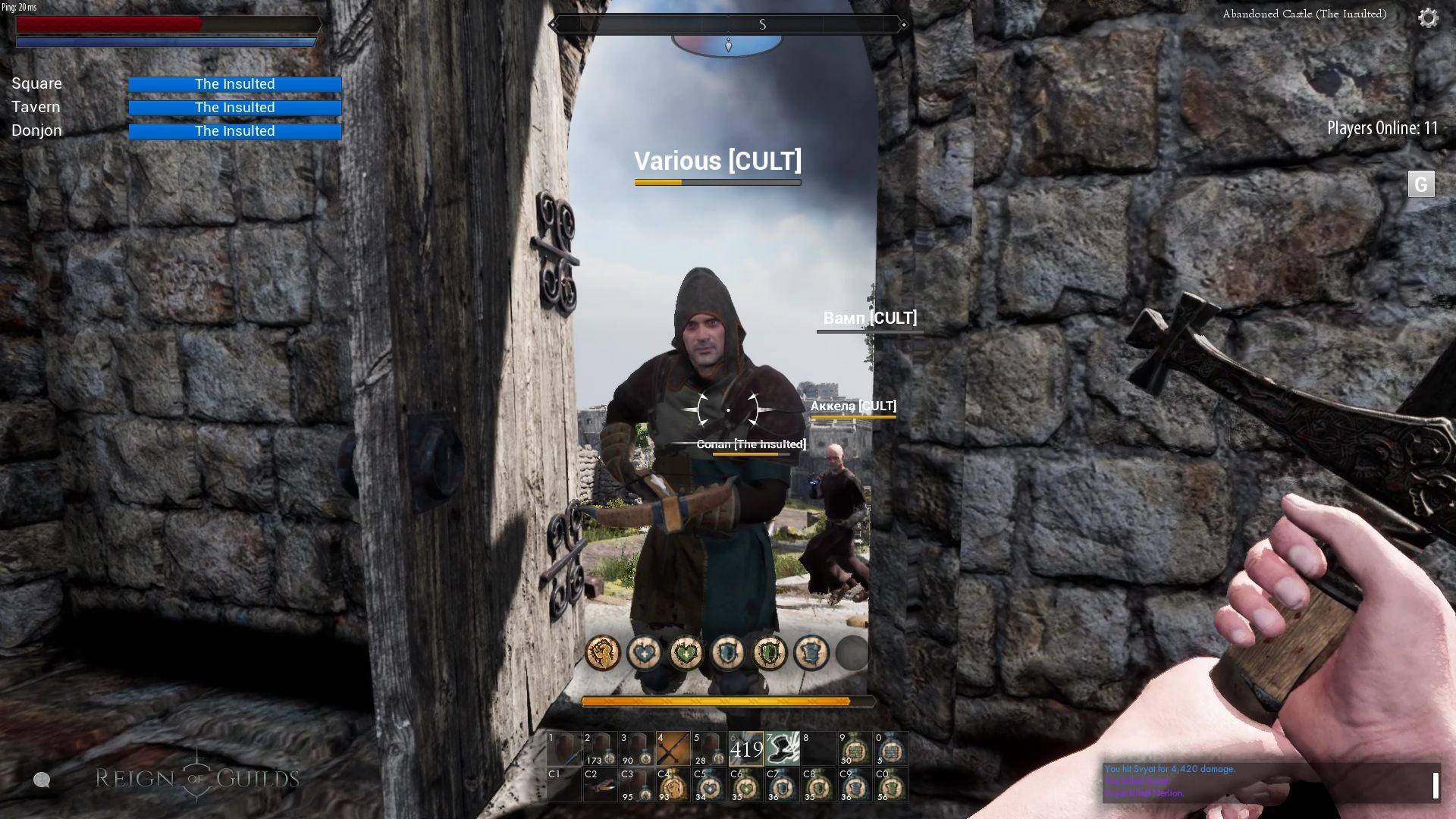Click the blue cuirass armor buff icon
The width and height of the screenshot is (1456, 819).
coord(811,654)
